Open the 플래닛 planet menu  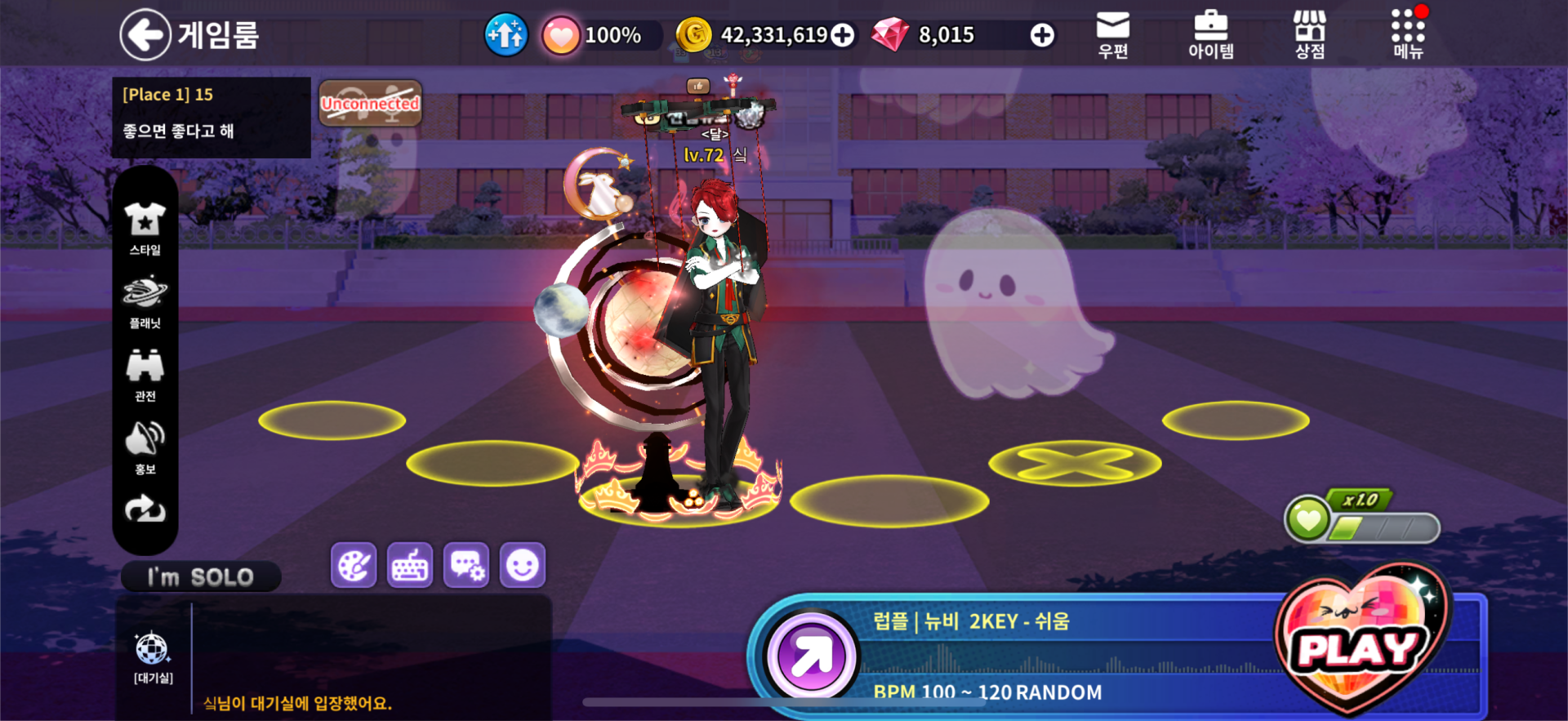click(145, 302)
